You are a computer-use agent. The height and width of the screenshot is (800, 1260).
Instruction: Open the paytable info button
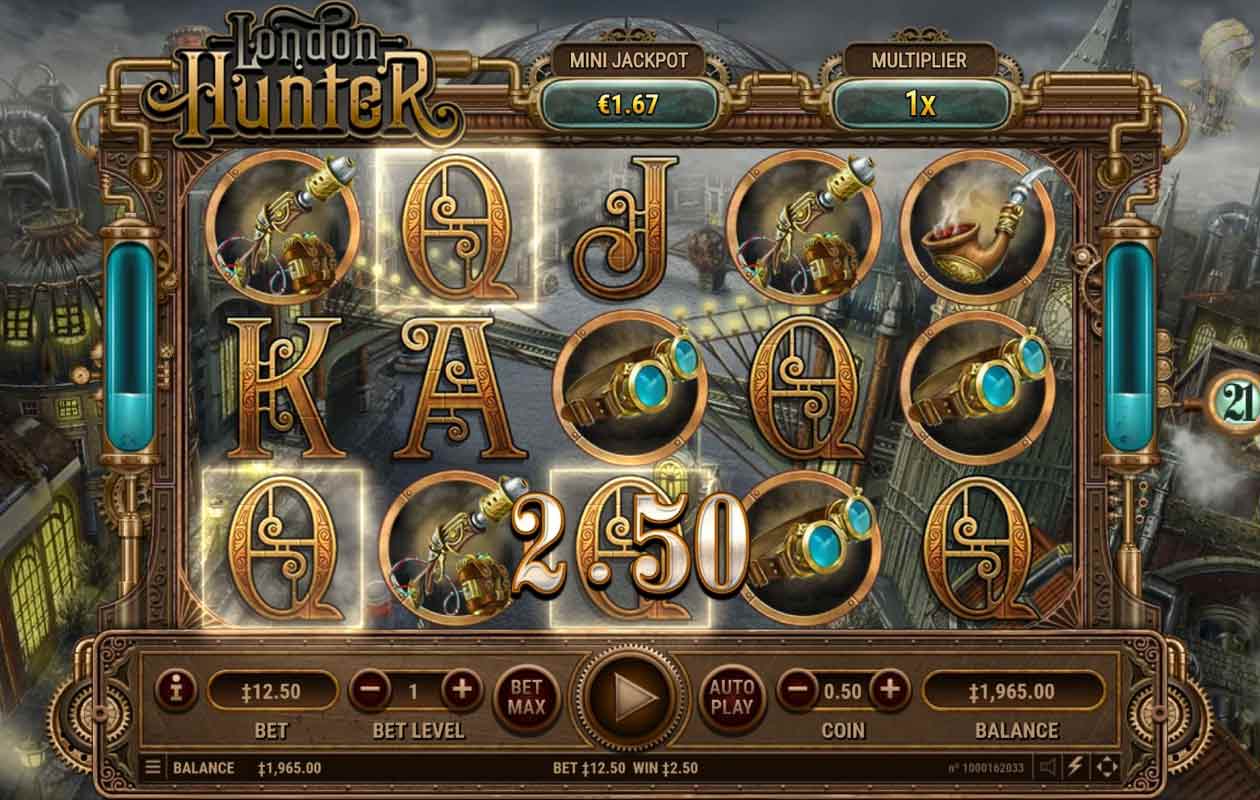(x=177, y=689)
